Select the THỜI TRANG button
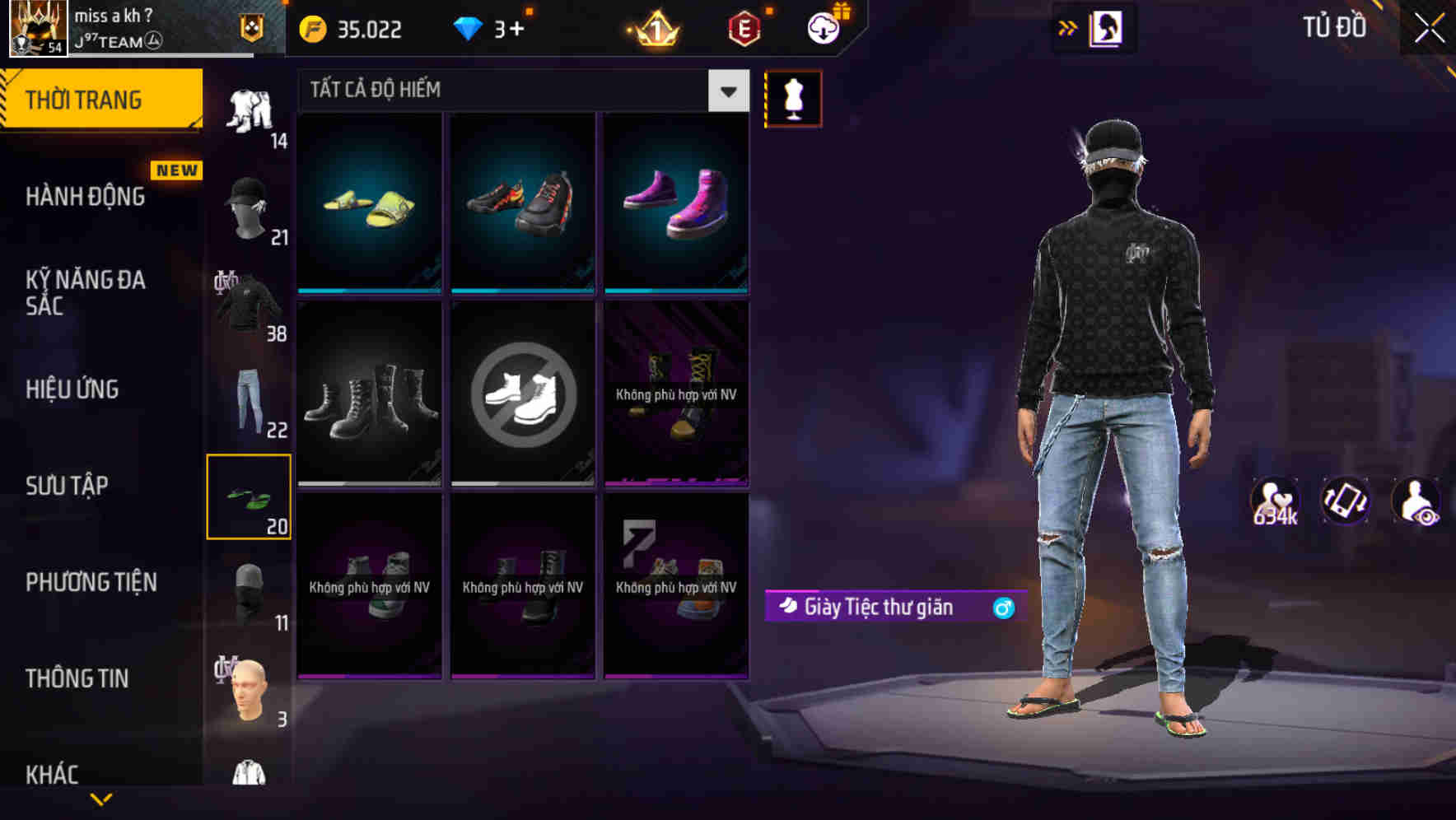This screenshot has width=1456, height=820. point(85,99)
